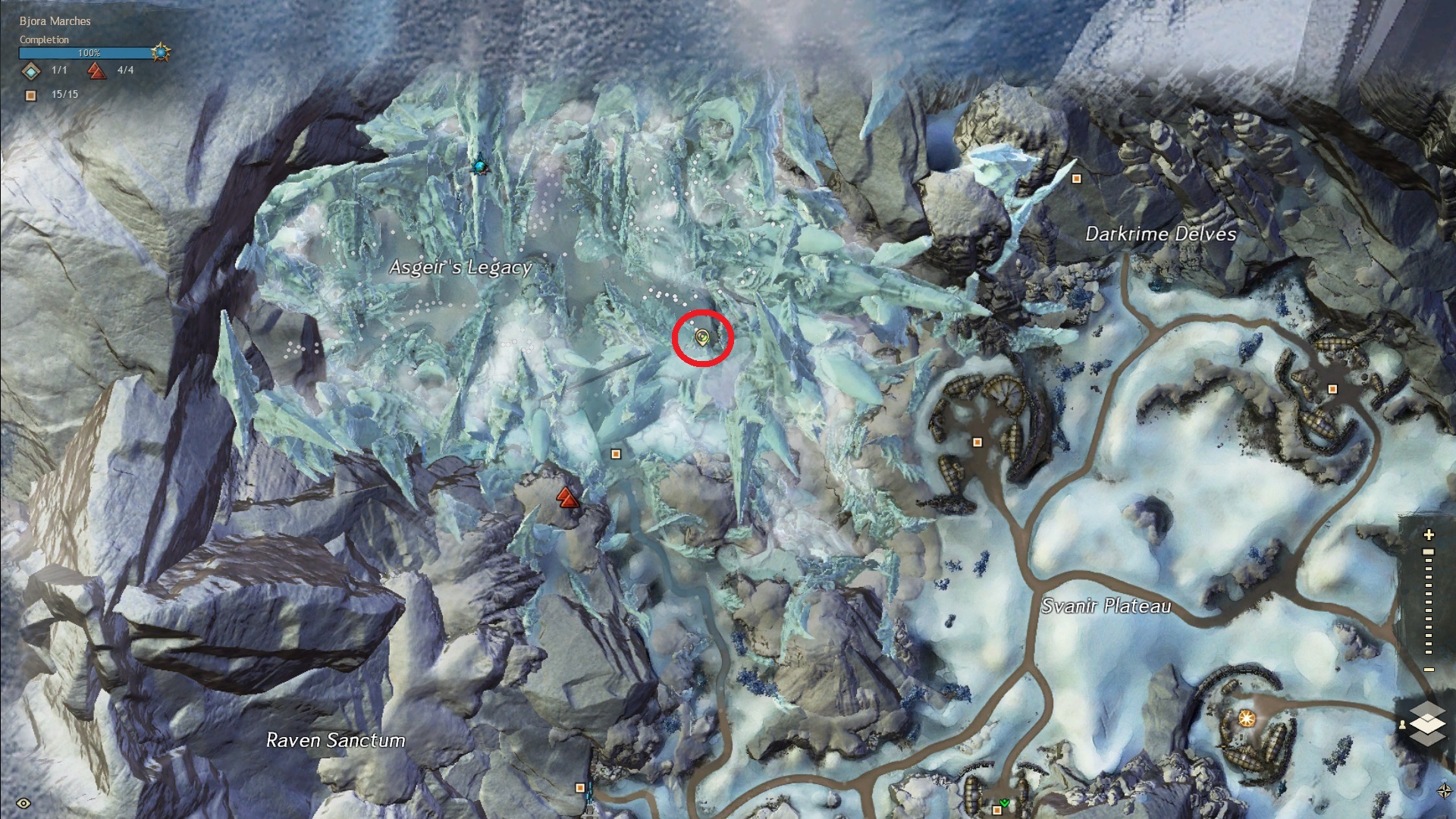Select the circled yellow-green map marker

702,337
